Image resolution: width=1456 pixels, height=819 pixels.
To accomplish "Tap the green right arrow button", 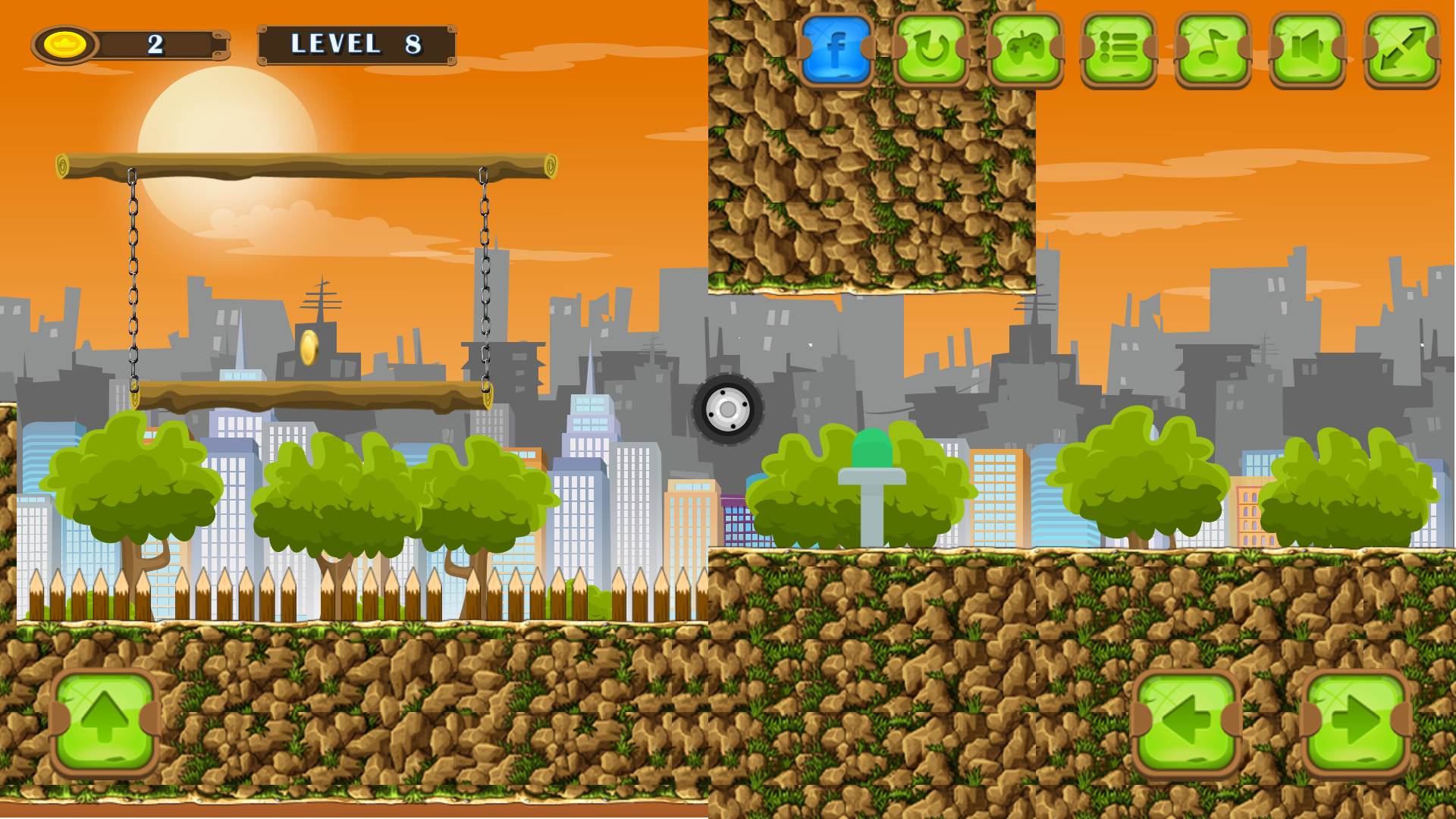I will (x=1356, y=722).
